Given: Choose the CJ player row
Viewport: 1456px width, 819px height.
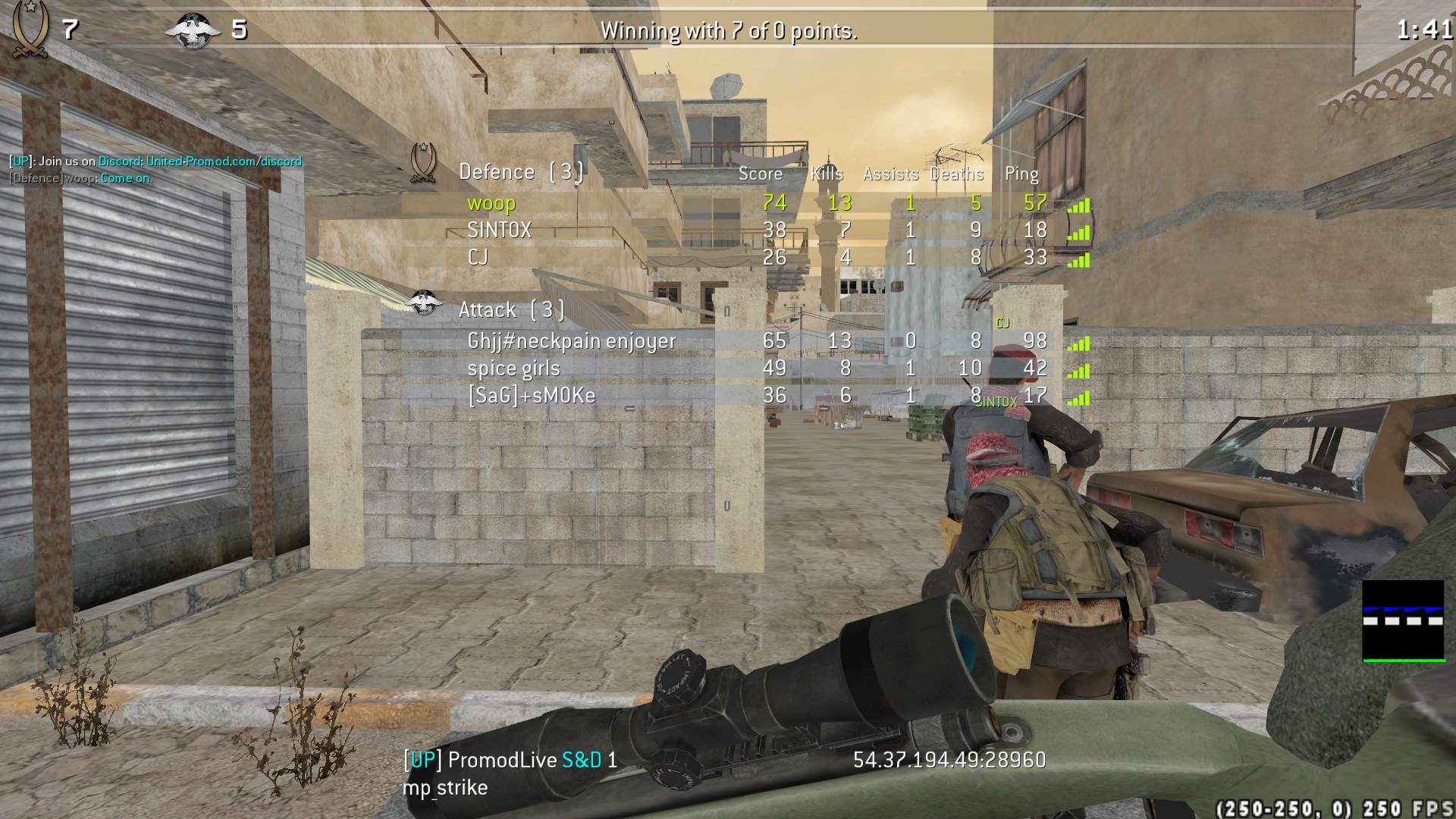Looking at the screenshot, I should tap(478, 258).
